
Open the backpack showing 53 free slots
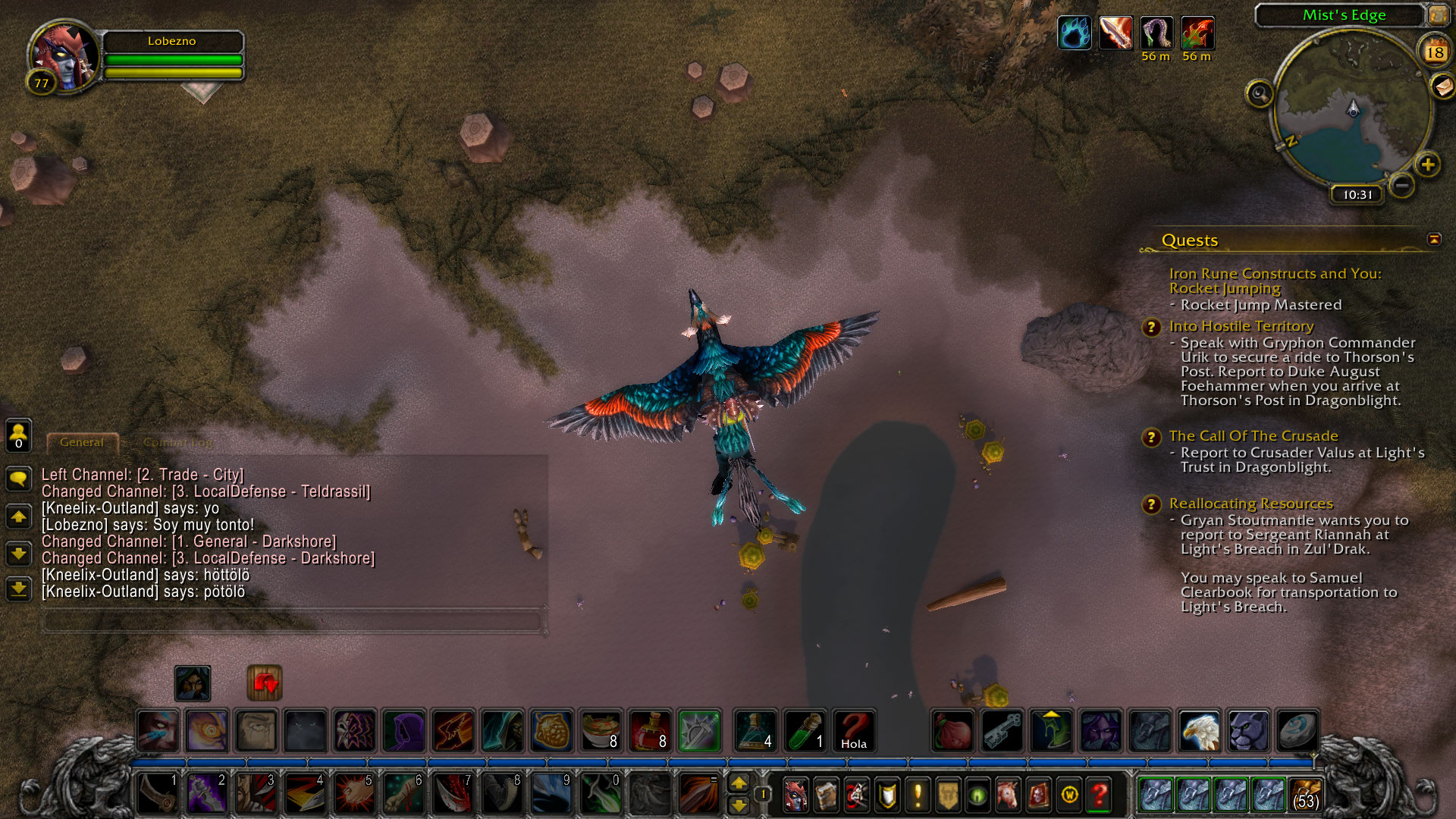pos(1305,795)
